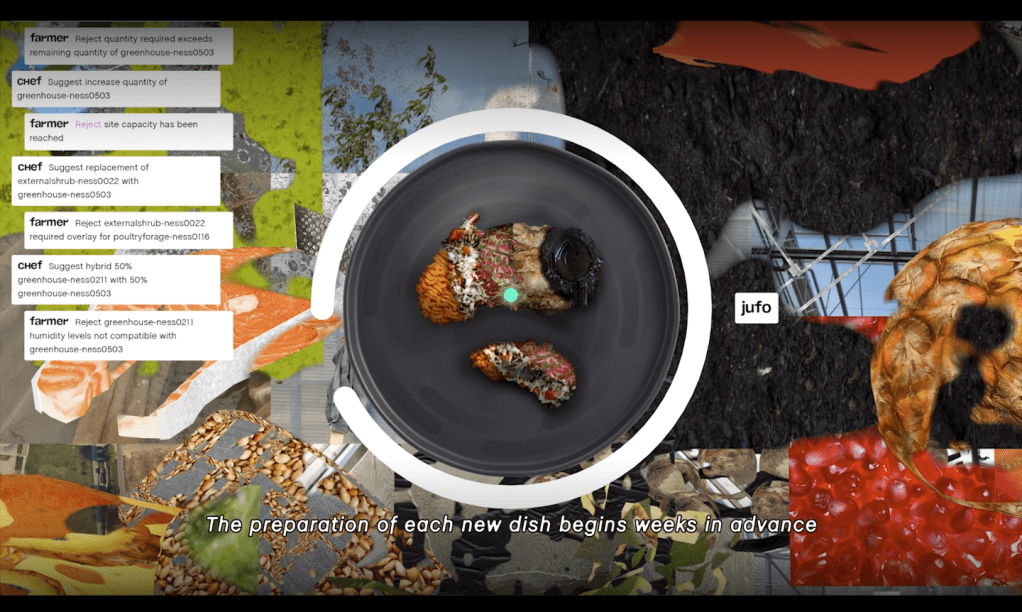The width and height of the screenshot is (1022, 612).
Task: Open the farmer's humidity levels rejection message
Action: 128,336
